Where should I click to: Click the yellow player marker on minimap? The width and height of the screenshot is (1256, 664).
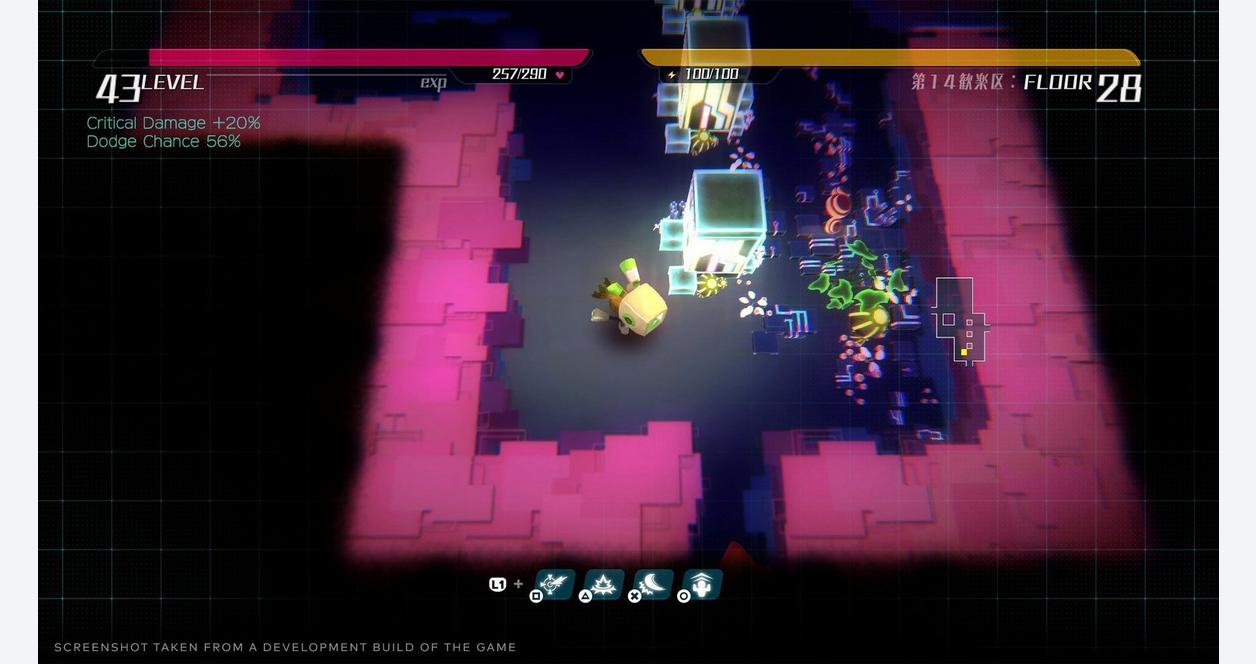pos(964,352)
